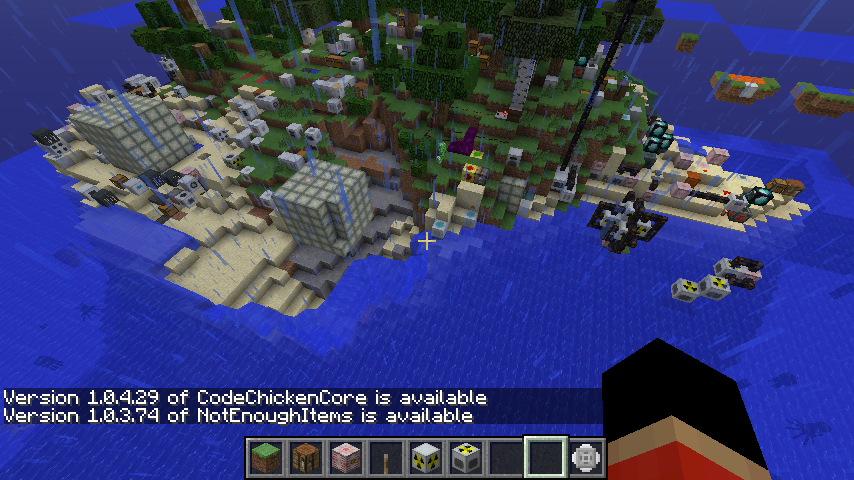Select the crafting table hotbar slot

[x=306, y=458]
